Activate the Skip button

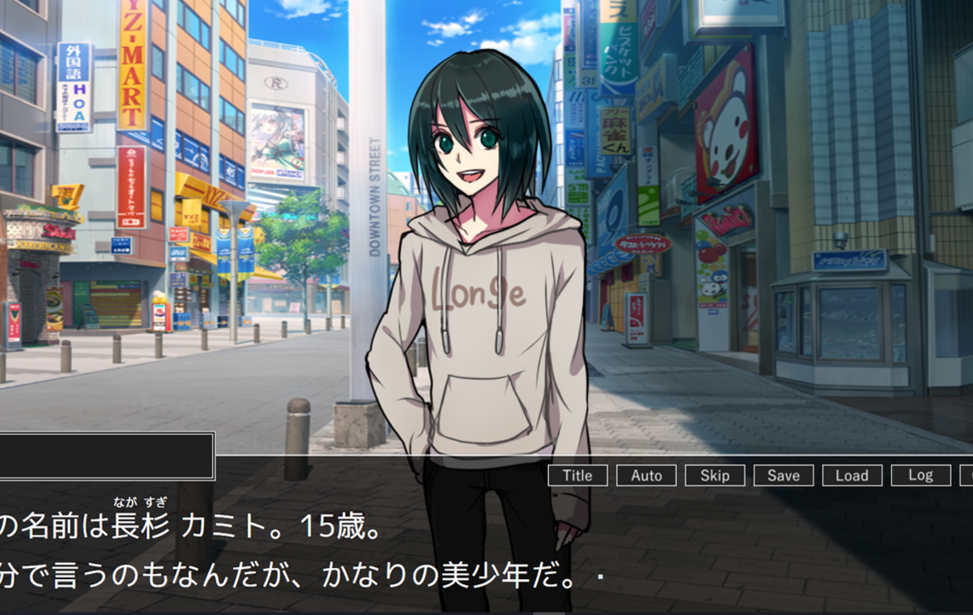715,476
